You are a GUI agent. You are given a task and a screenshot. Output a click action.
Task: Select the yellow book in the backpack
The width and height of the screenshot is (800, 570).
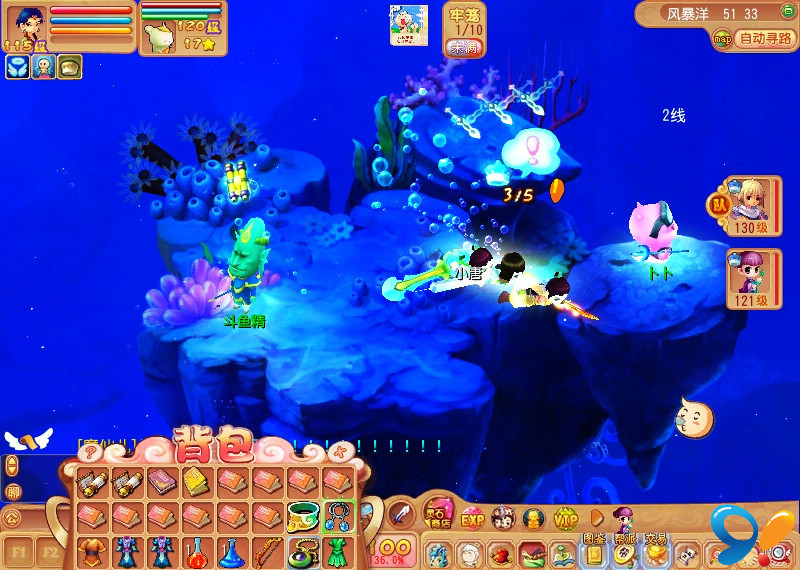click(197, 483)
